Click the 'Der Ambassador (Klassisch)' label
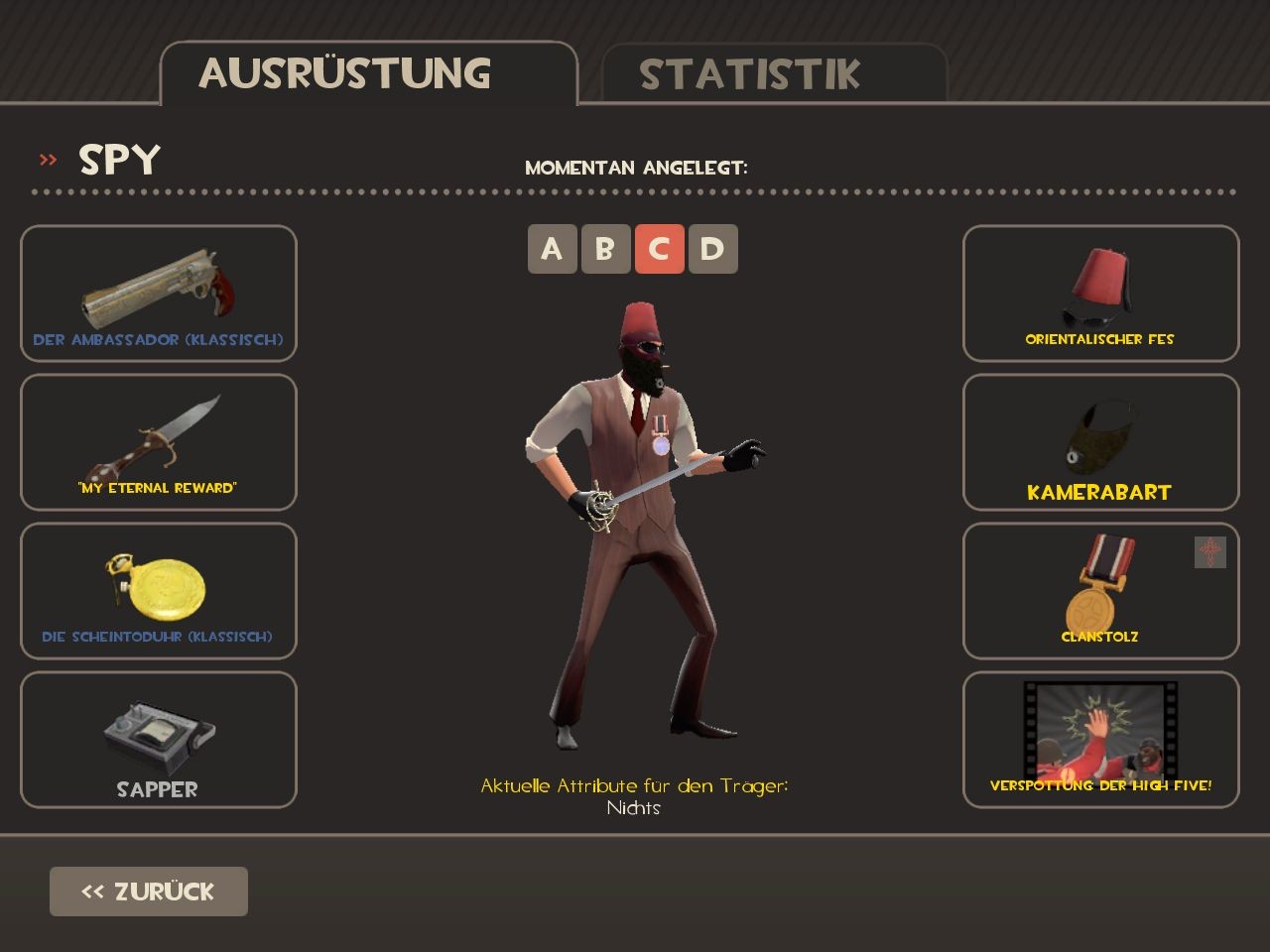 click(x=158, y=338)
